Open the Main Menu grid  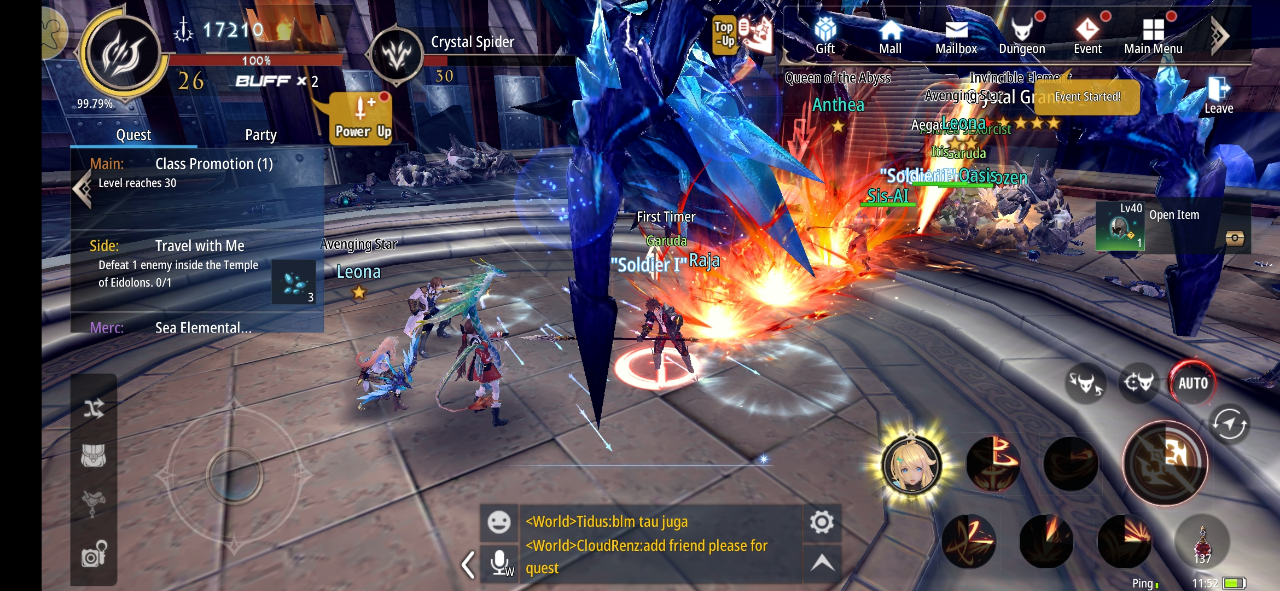click(1153, 34)
